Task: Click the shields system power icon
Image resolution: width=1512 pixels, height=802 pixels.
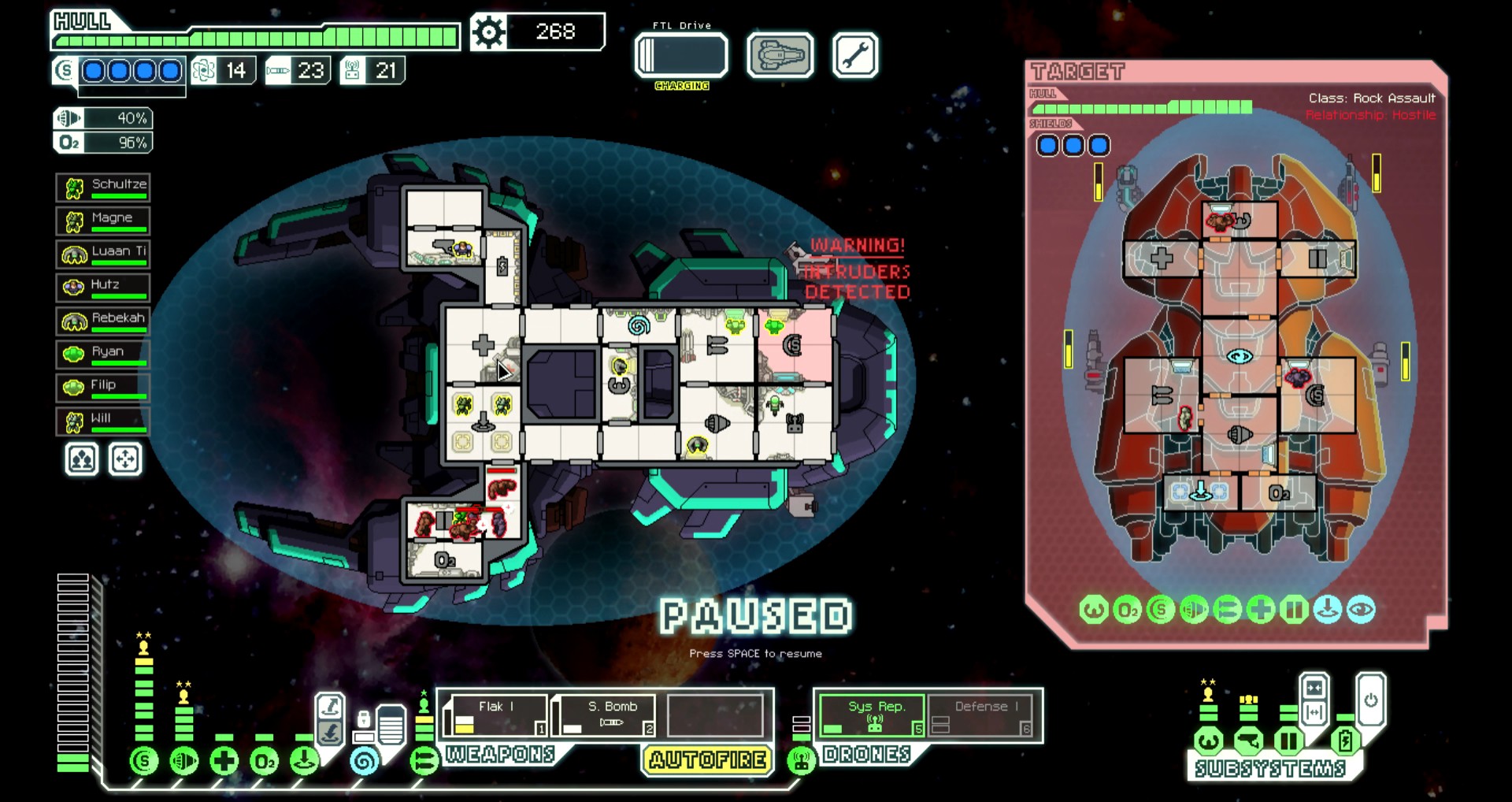Action: [143, 761]
